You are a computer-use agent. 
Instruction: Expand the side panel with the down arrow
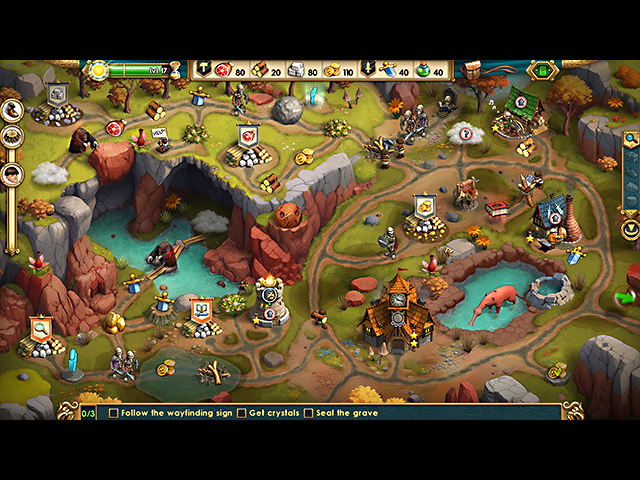tap(630, 229)
